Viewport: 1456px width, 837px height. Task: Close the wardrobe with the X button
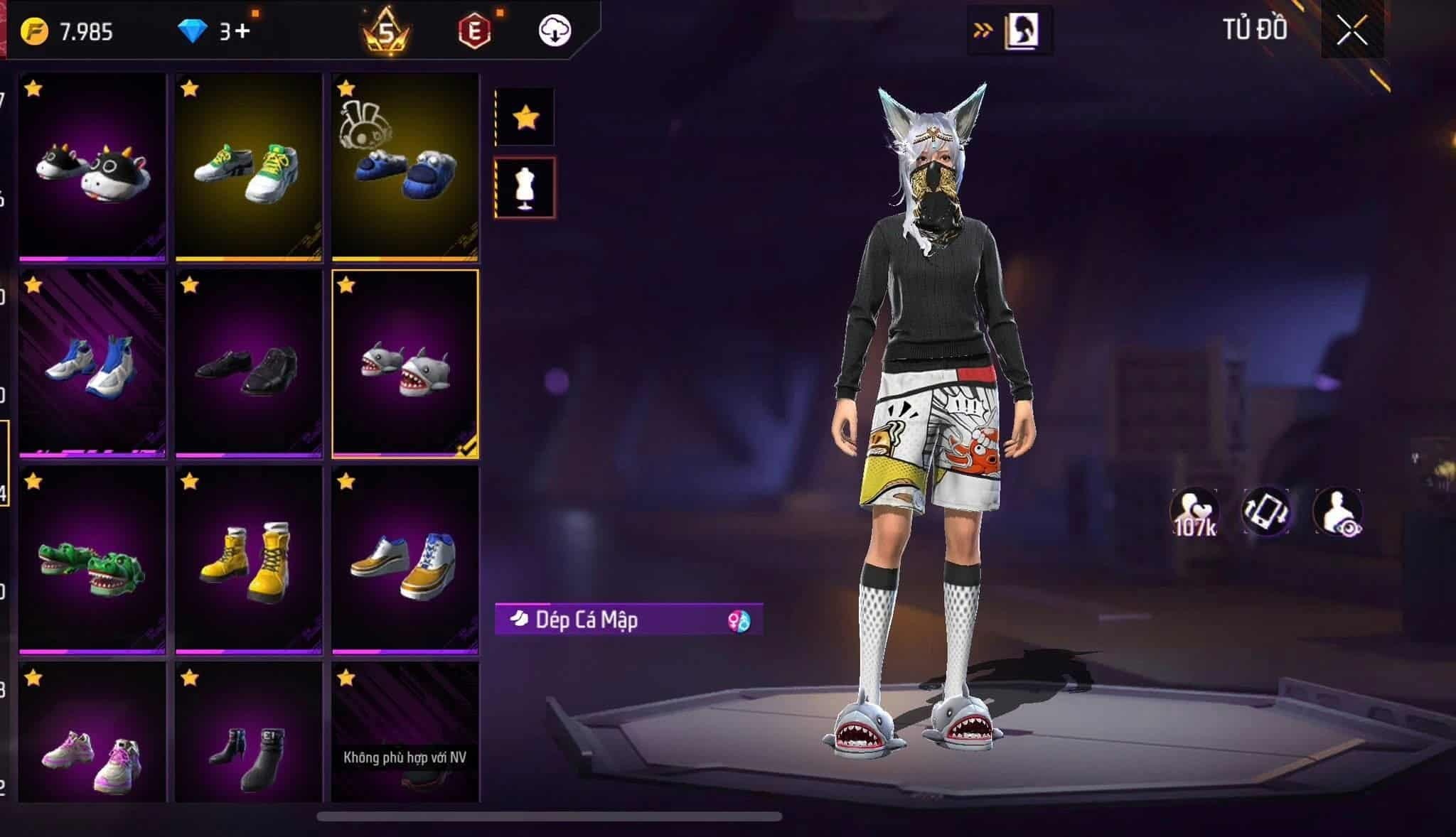(x=1351, y=31)
